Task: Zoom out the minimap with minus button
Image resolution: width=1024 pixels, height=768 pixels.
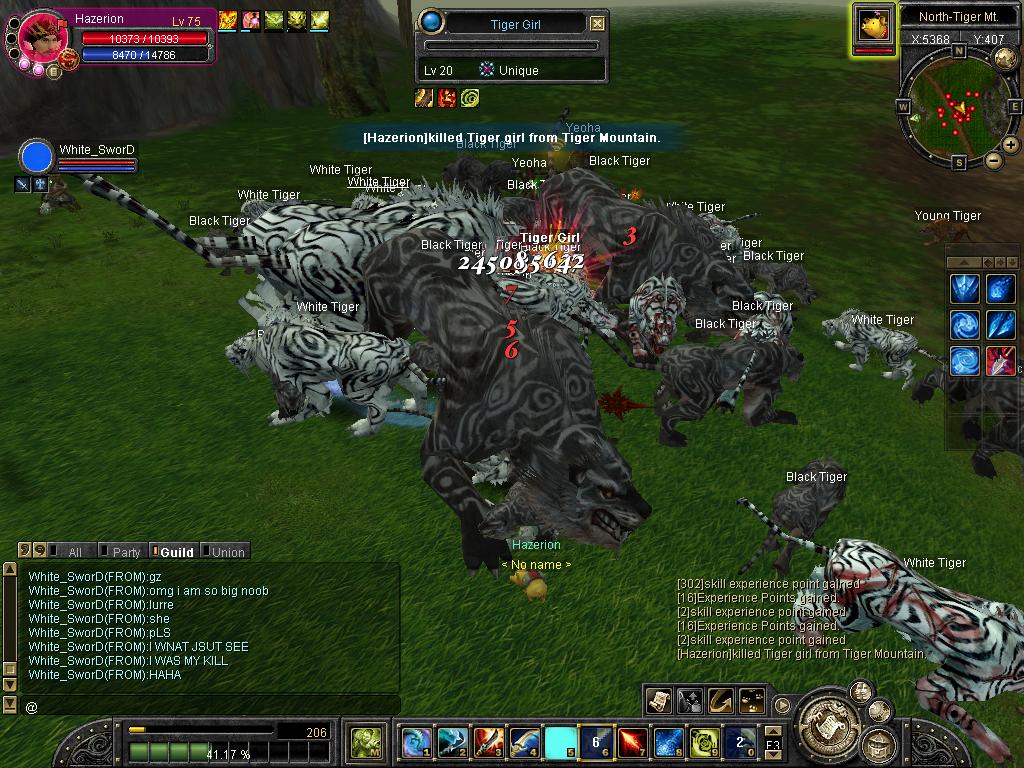Action: click(x=994, y=160)
